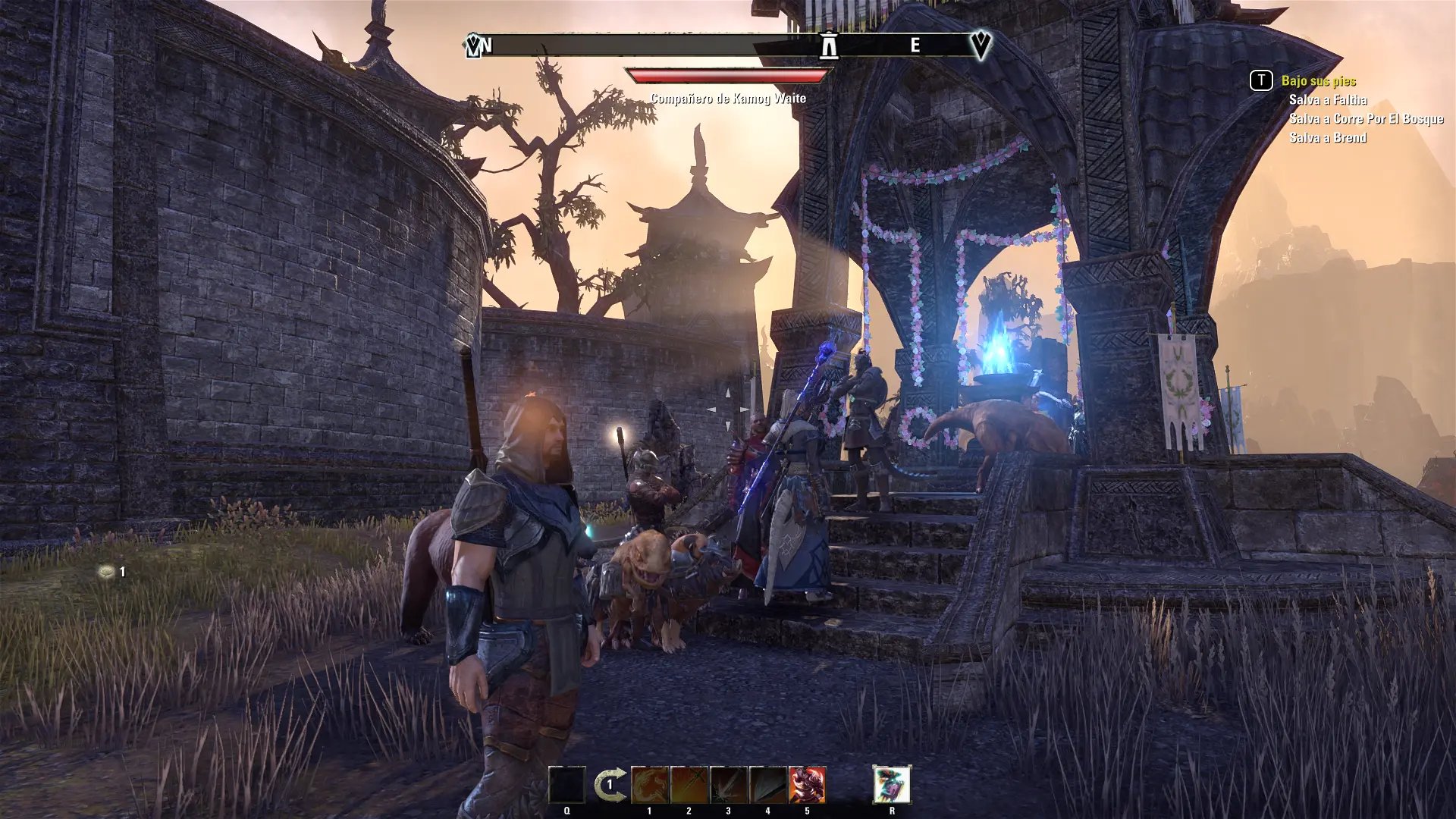
Task: Click the weapon swap arrows icon
Action: coord(610,785)
